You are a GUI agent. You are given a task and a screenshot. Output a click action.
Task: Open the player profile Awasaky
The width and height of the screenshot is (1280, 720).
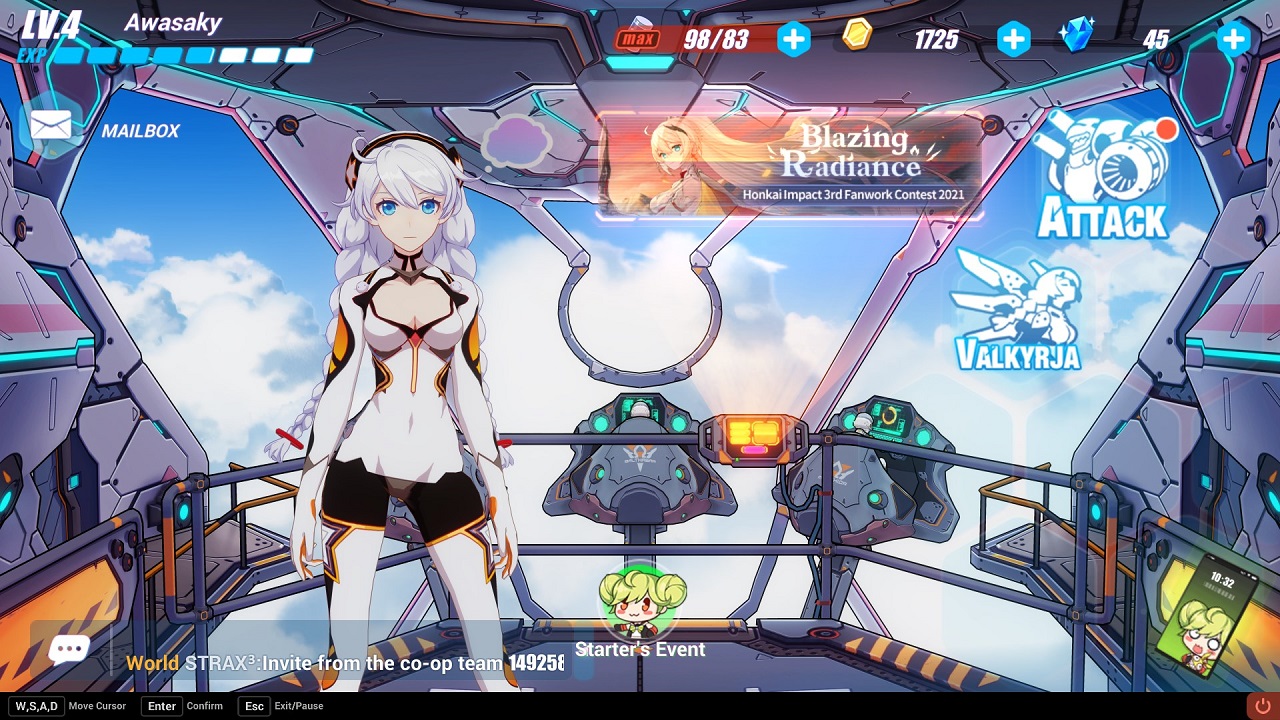172,23
